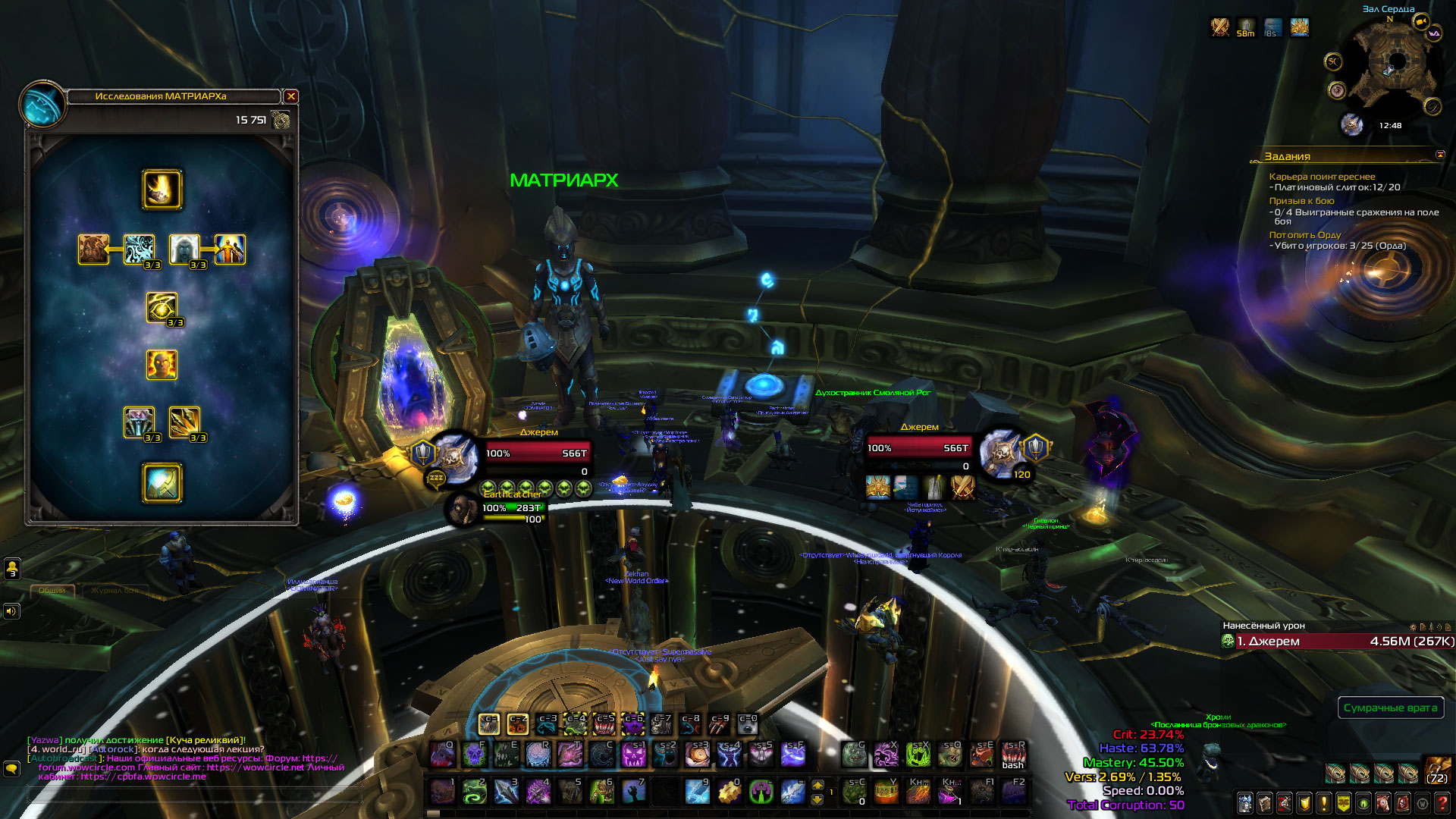This screenshot has height=819, width=1456.
Task: Open the chat menu speech bubble button
Action: tap(11, 769)
